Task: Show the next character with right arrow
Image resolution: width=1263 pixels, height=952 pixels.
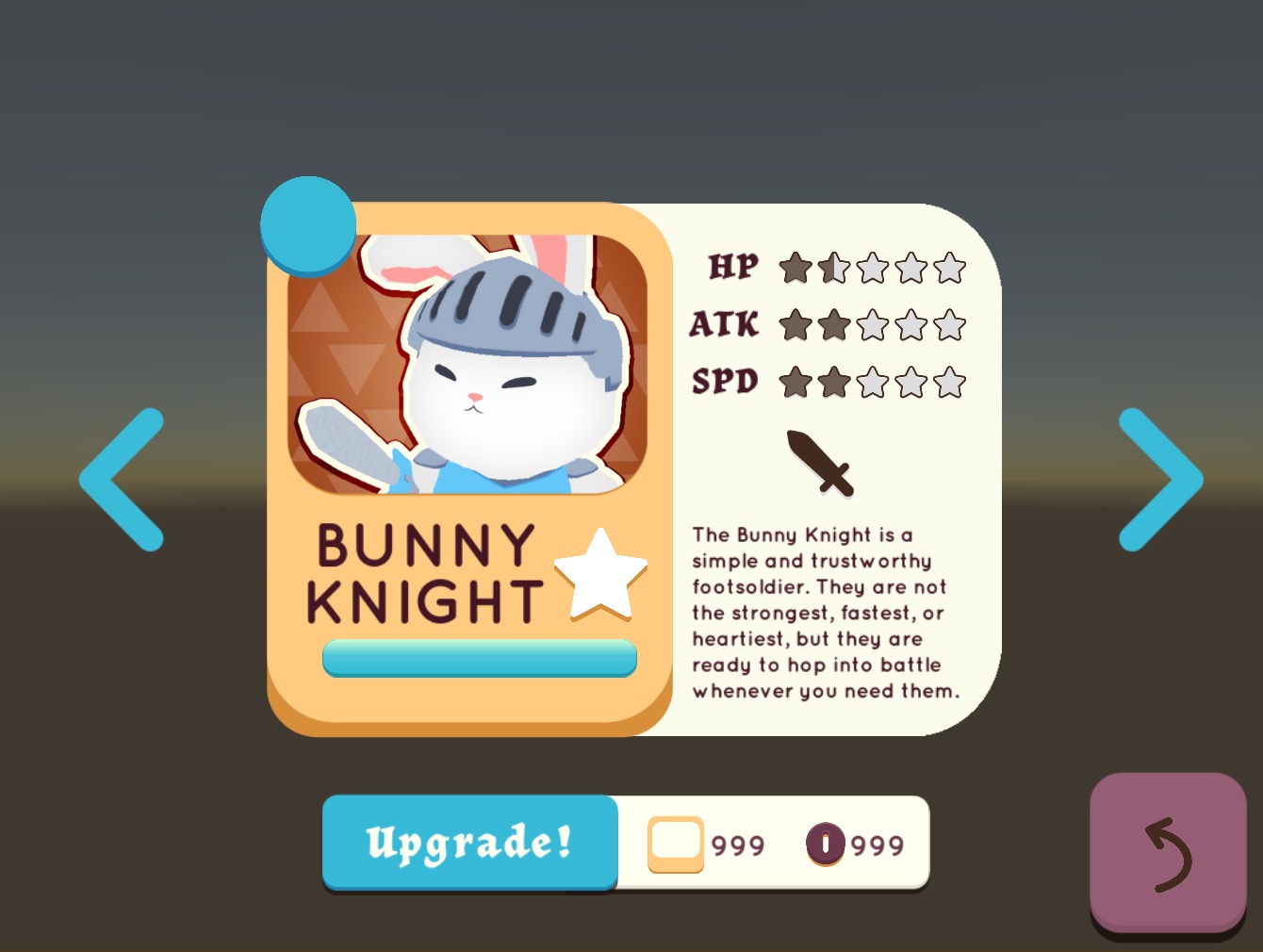Action: (1159, 480)
